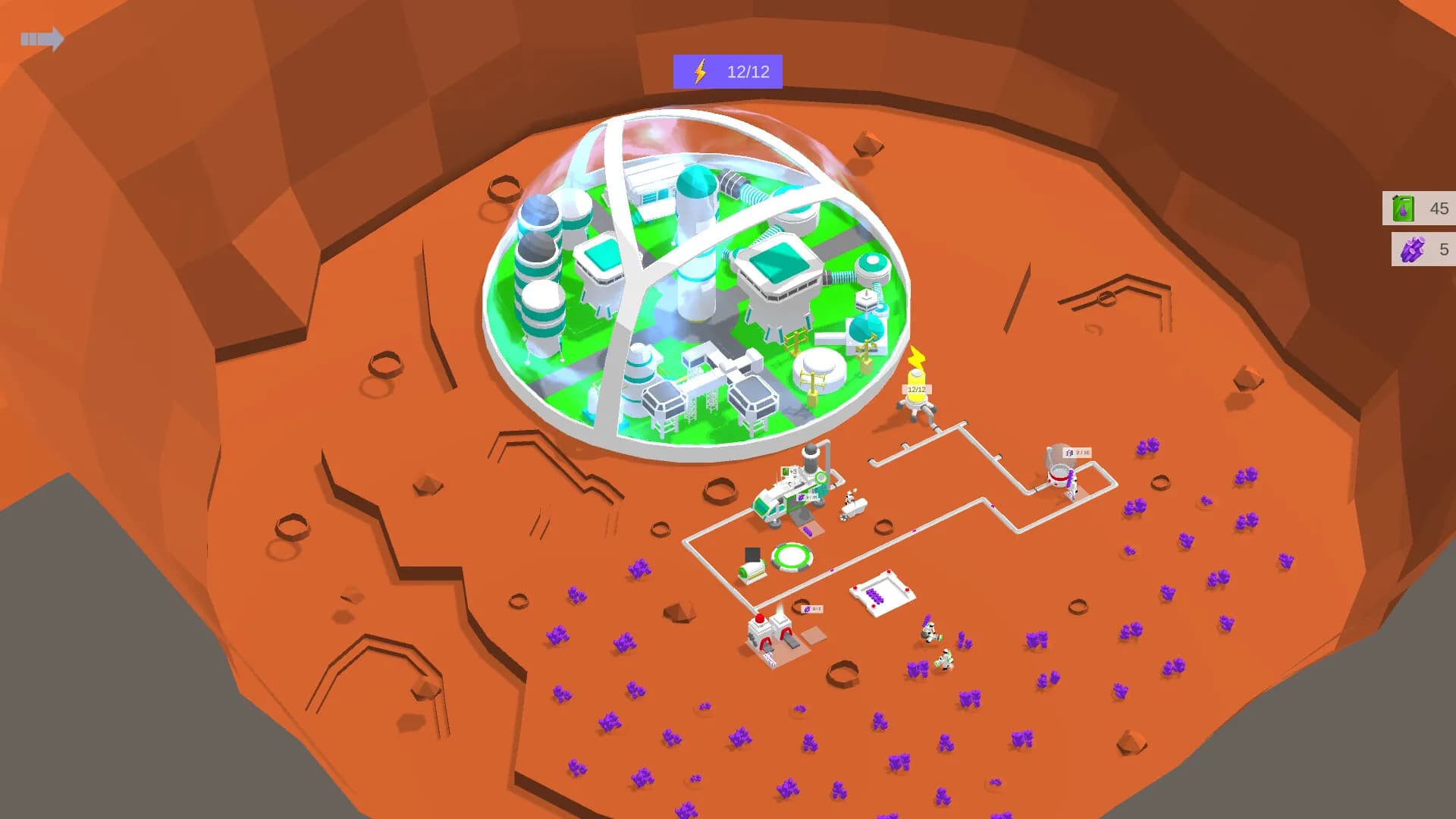Click the green flask resource icon on the right
The height and width of the screenshot is (819, 1456).
[1402, 210]
